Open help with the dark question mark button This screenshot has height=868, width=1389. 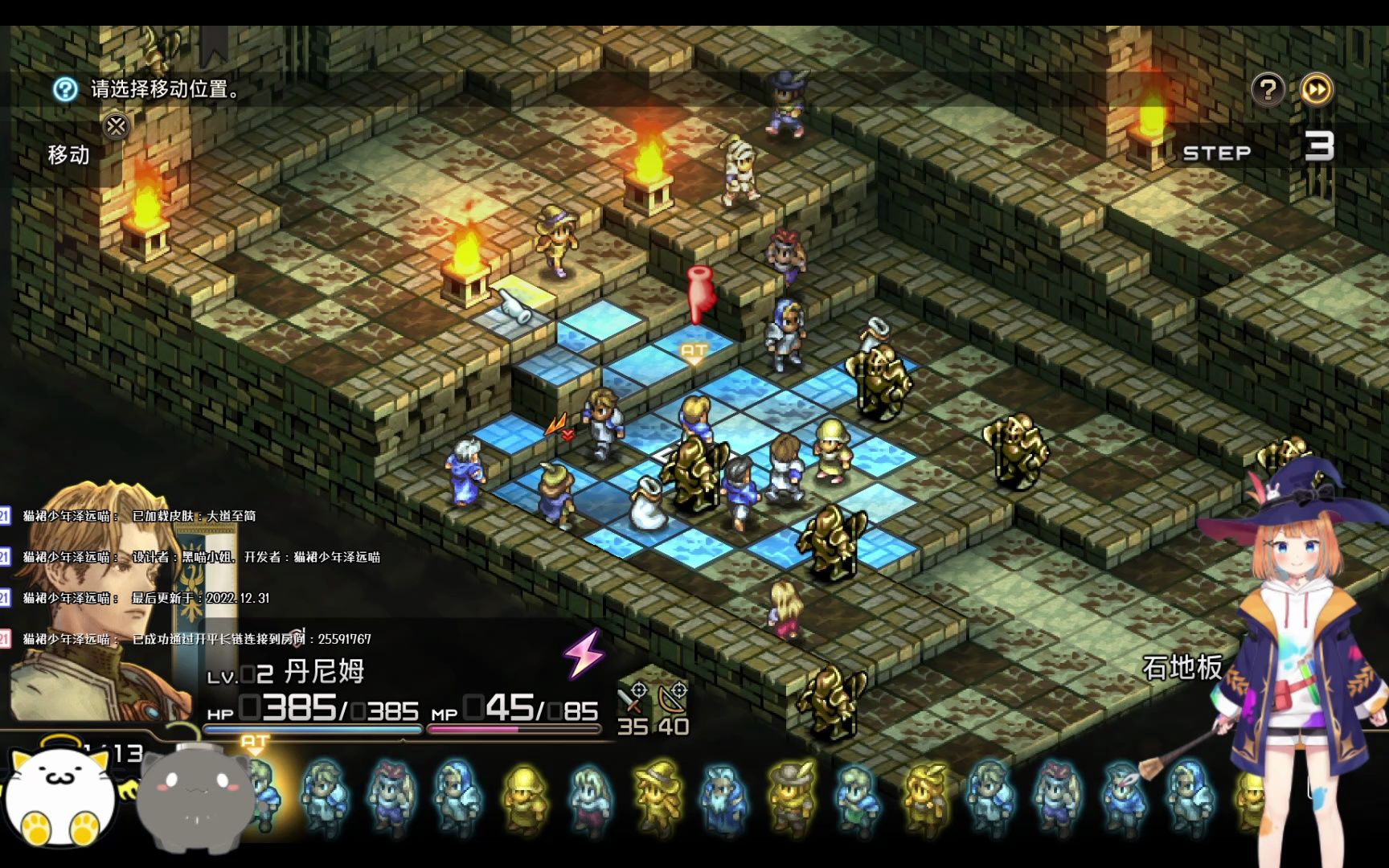(x=1268, y=89)
